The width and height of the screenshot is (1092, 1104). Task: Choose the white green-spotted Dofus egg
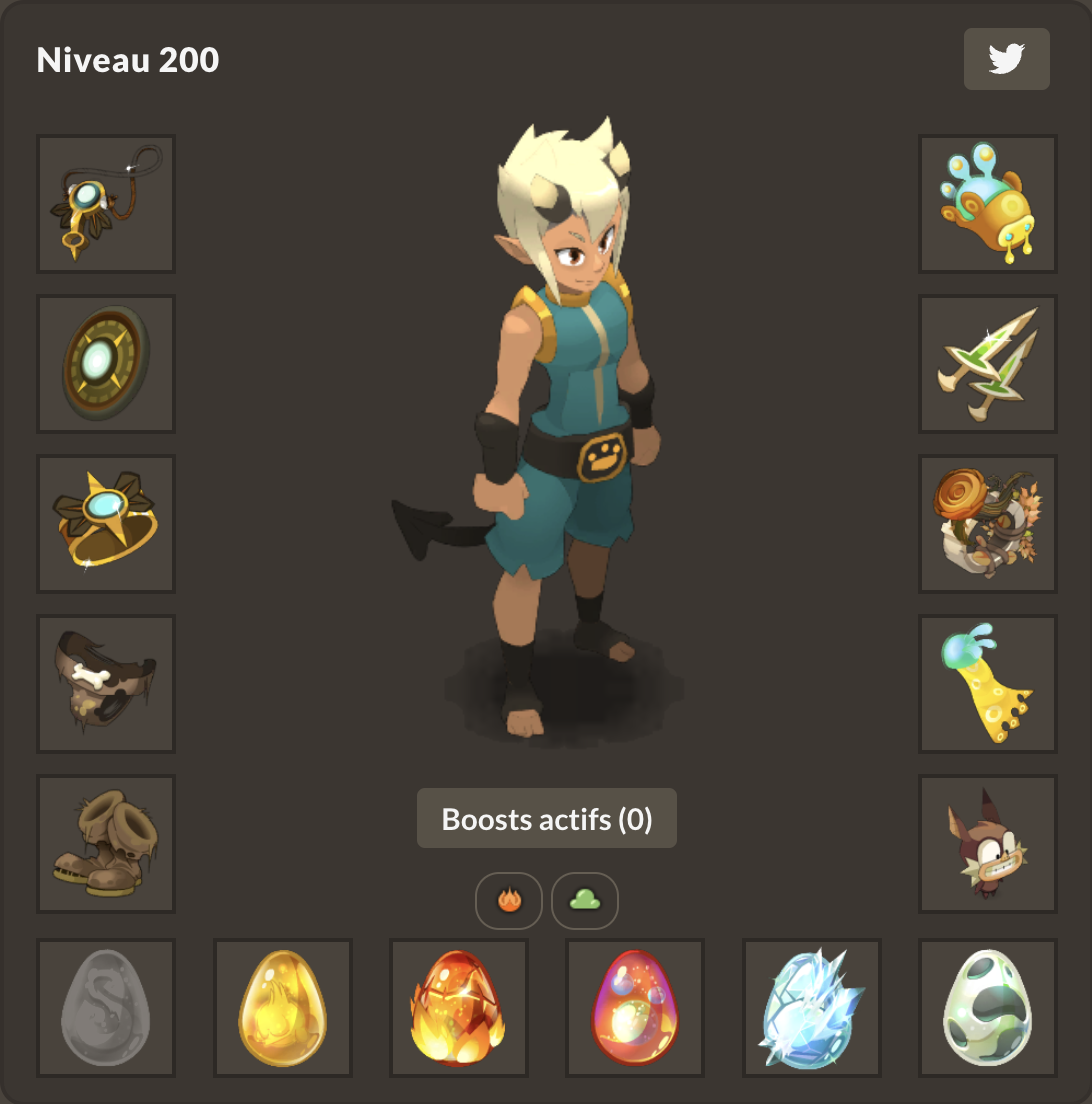[988, 1008]
